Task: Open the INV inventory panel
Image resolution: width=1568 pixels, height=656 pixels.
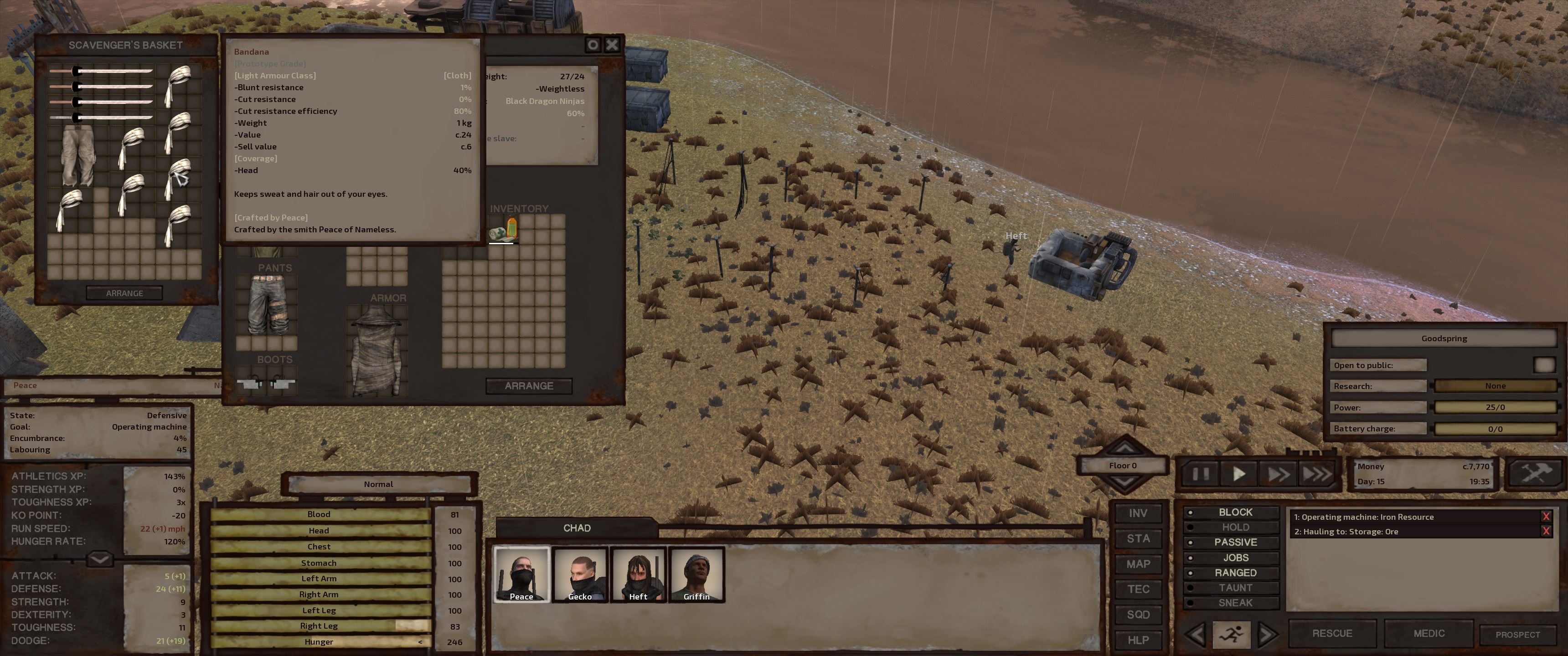Action: tap(1138, 513)
